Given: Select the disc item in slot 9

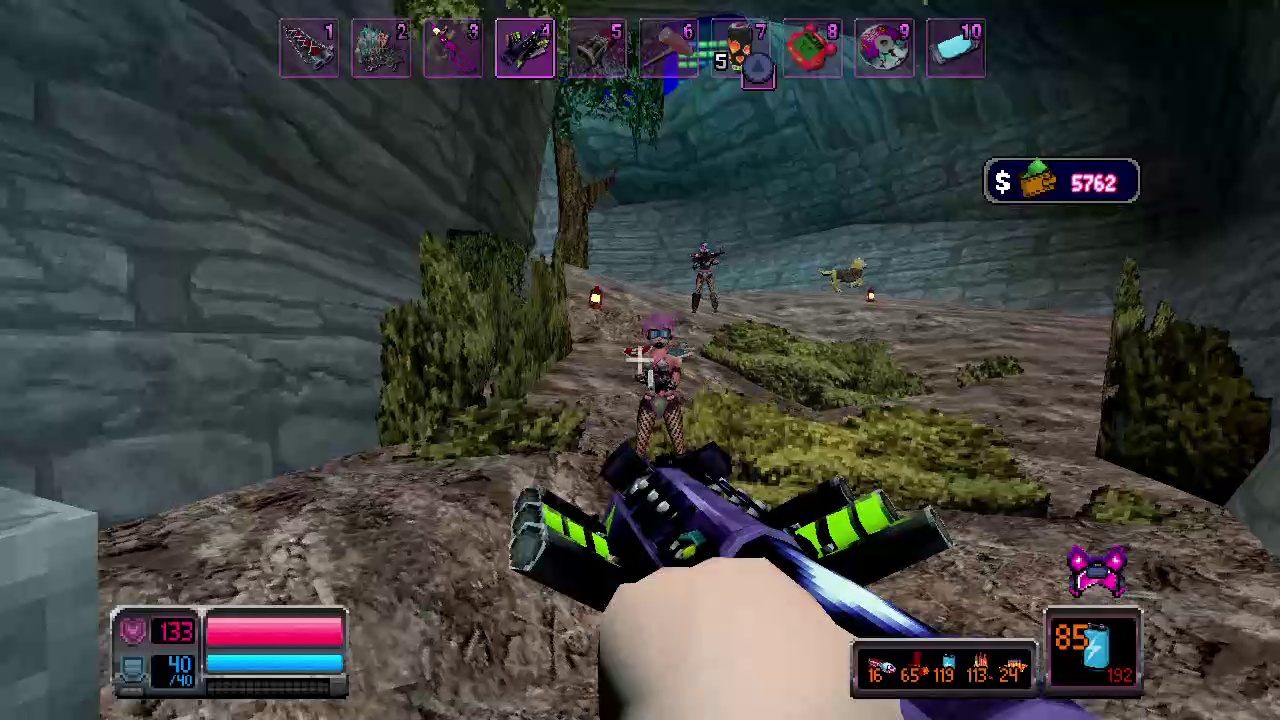Looking at the screenshot, I should (885, 47).
